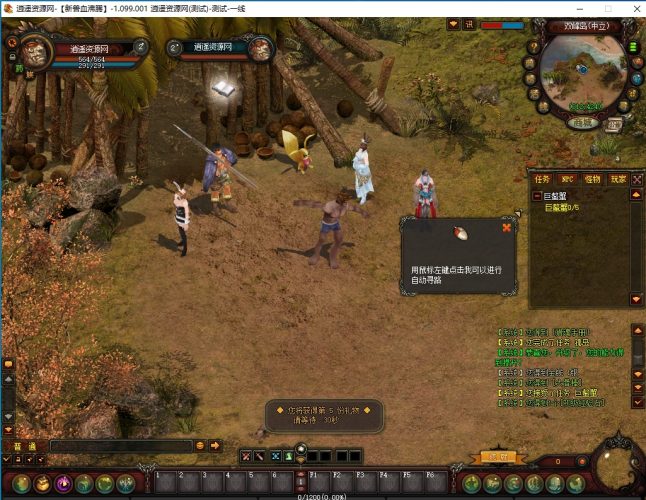The width and height of the screenshot is (646, 500).
Task: Show the 玩家 players tab
Action: click(618, 179)
